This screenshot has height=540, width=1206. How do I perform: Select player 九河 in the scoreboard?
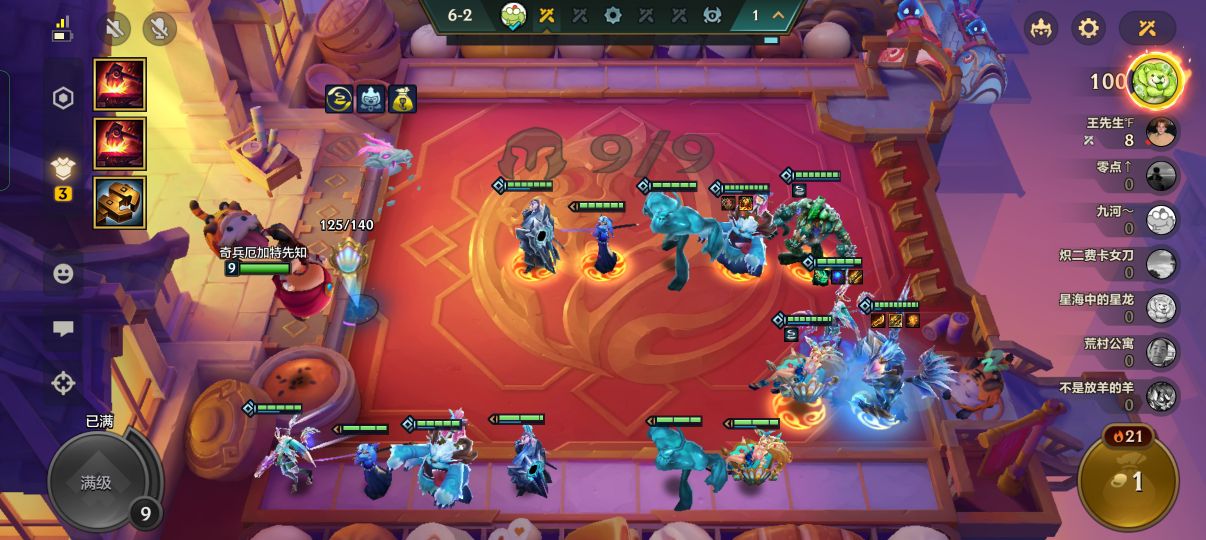pos(1161,220)
